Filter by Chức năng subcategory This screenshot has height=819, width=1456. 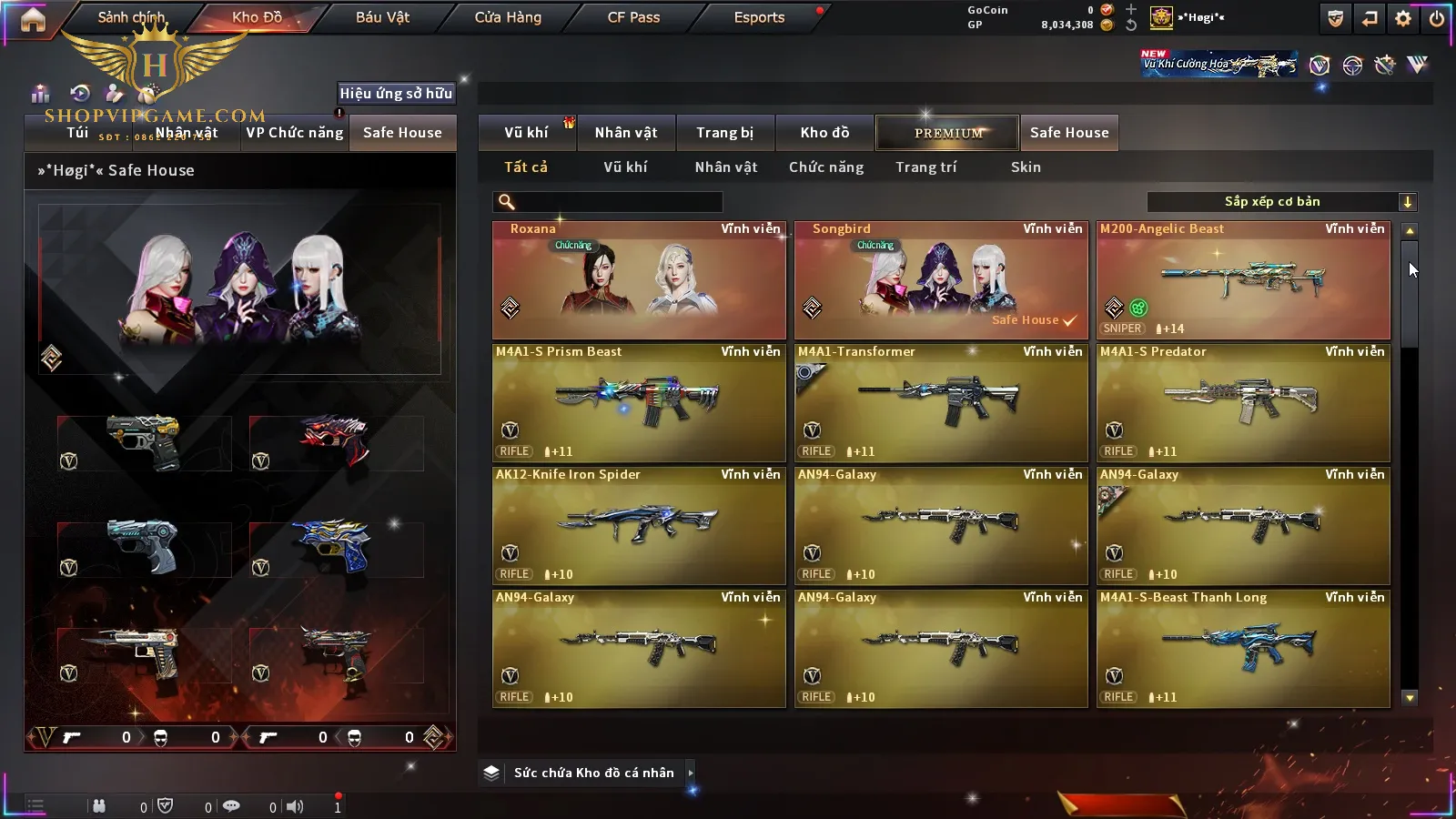(x=826, y=167)
